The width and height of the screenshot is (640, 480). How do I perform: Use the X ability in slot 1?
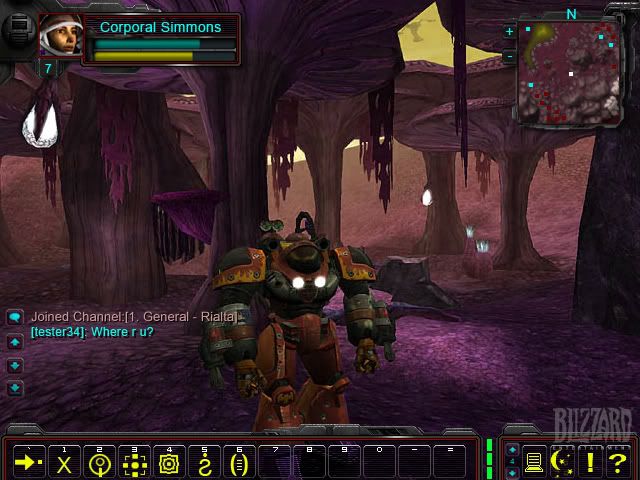pos(65,463)
